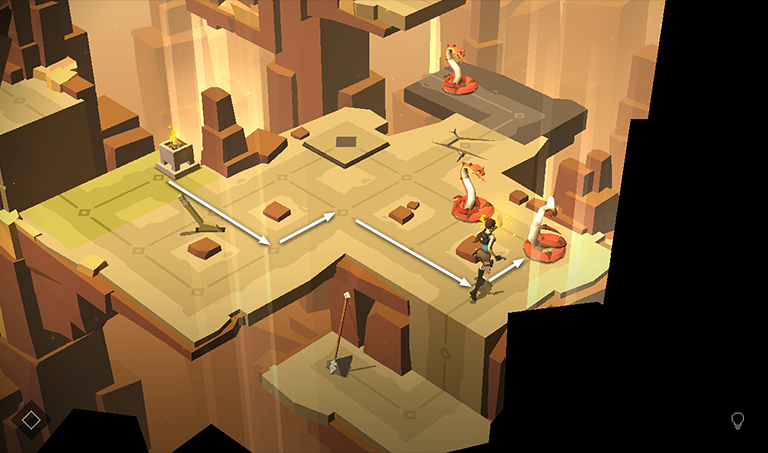
Task: Open the pause menu diamond icon
Action: tap(31, 420)
